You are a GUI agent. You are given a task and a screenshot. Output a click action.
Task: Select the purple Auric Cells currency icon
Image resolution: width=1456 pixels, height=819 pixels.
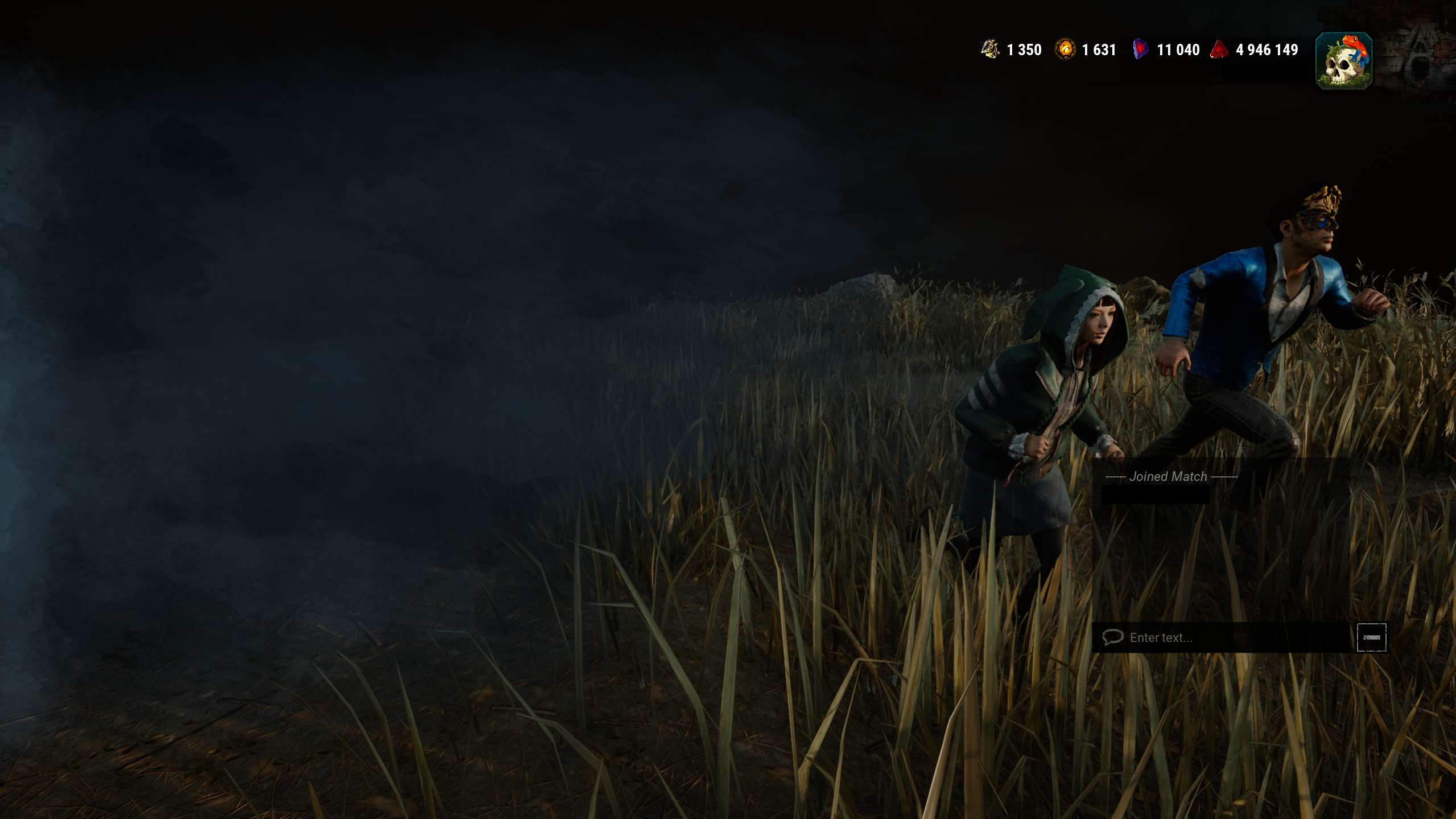coord(1141,50)
